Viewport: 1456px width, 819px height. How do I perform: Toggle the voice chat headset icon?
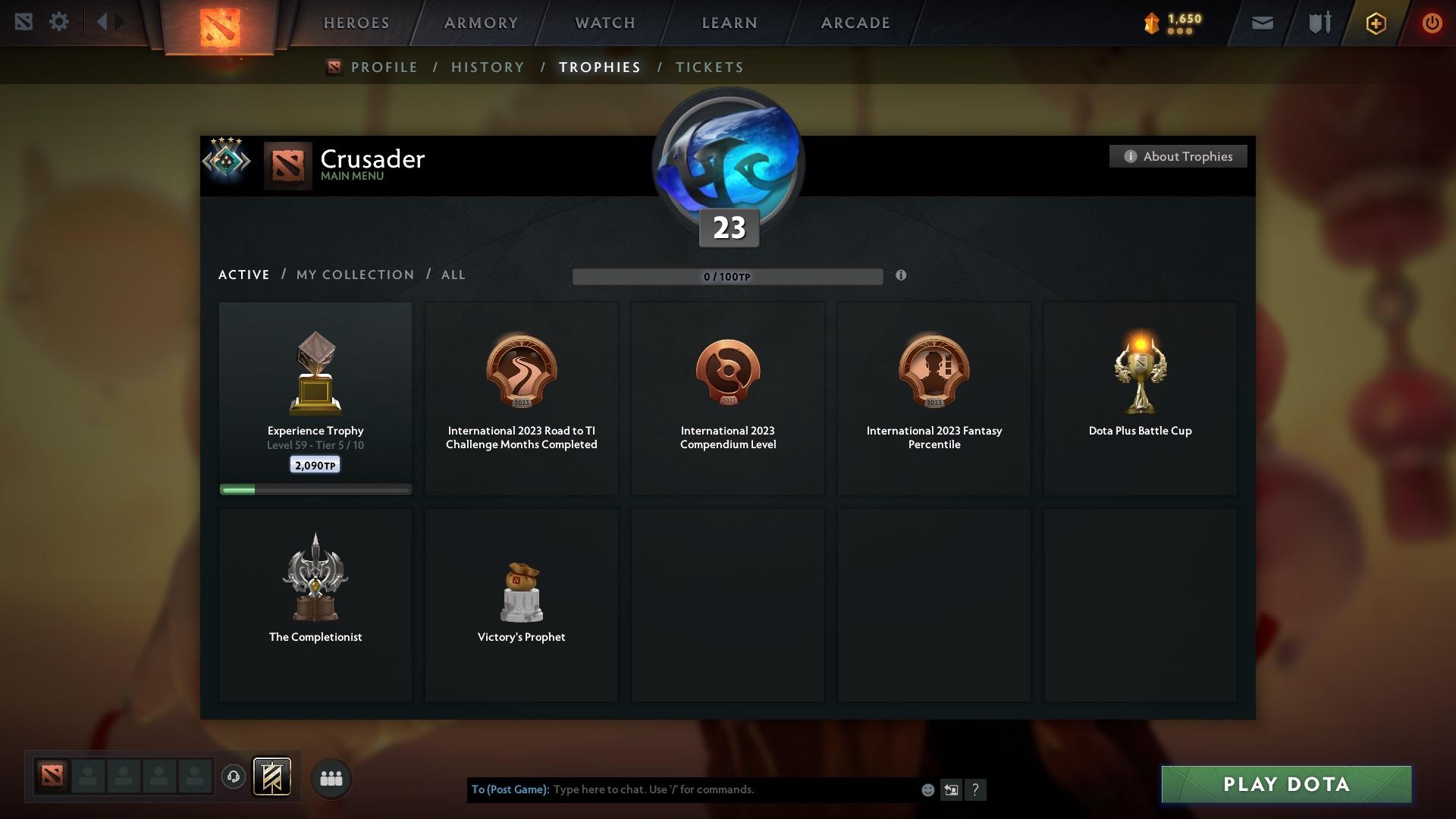click(233, 777)
